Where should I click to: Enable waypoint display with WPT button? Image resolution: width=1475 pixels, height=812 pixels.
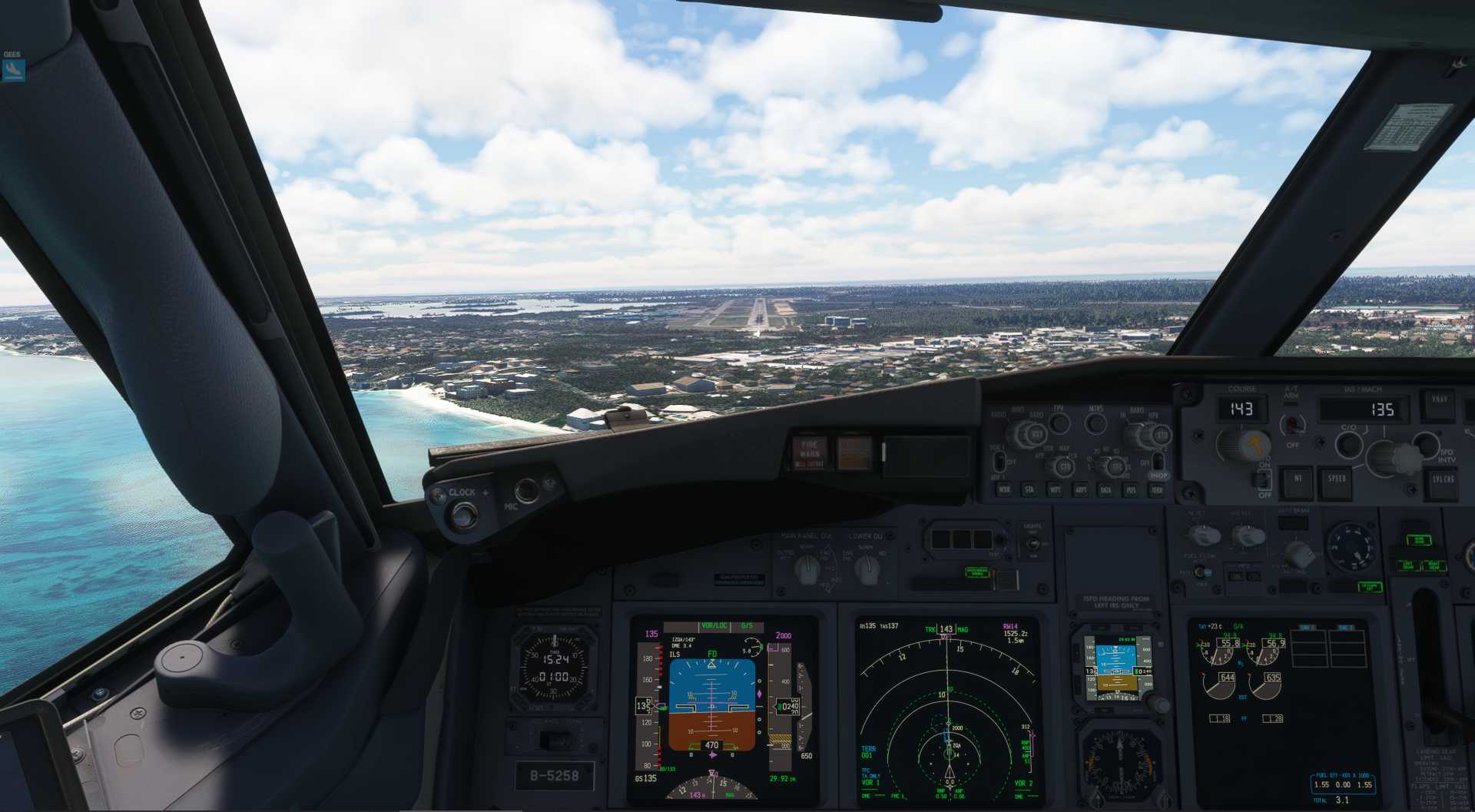pyautogui.click(x=1055, y=489)
